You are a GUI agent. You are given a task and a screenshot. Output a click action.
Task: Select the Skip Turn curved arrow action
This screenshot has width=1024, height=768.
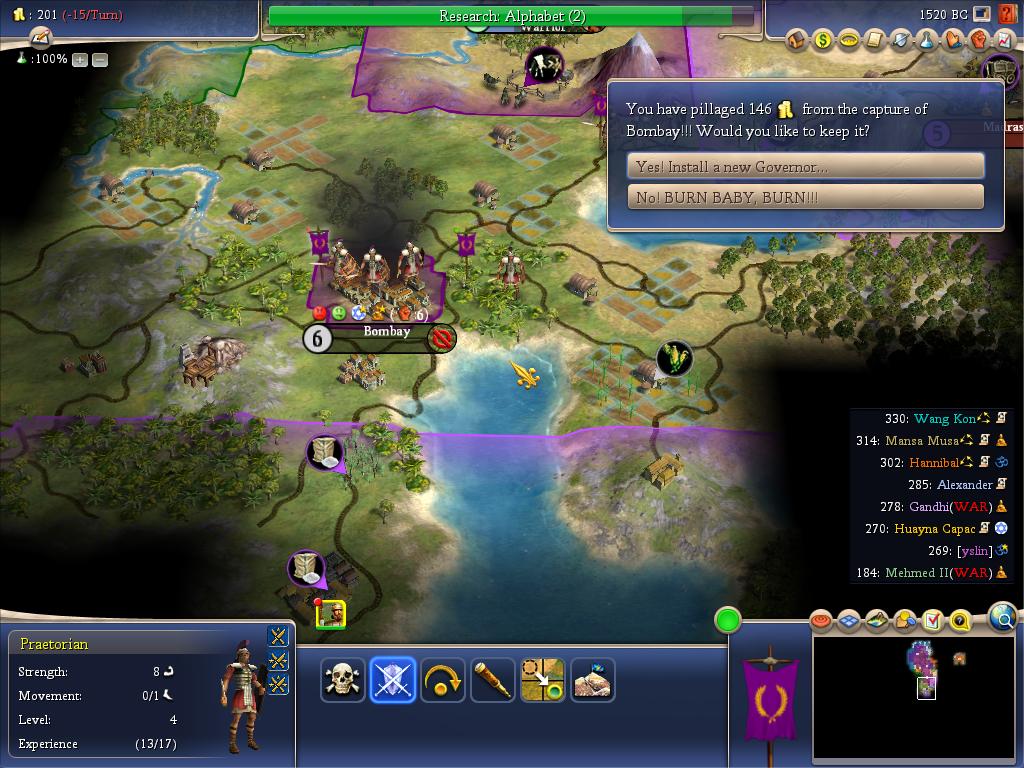442,680
